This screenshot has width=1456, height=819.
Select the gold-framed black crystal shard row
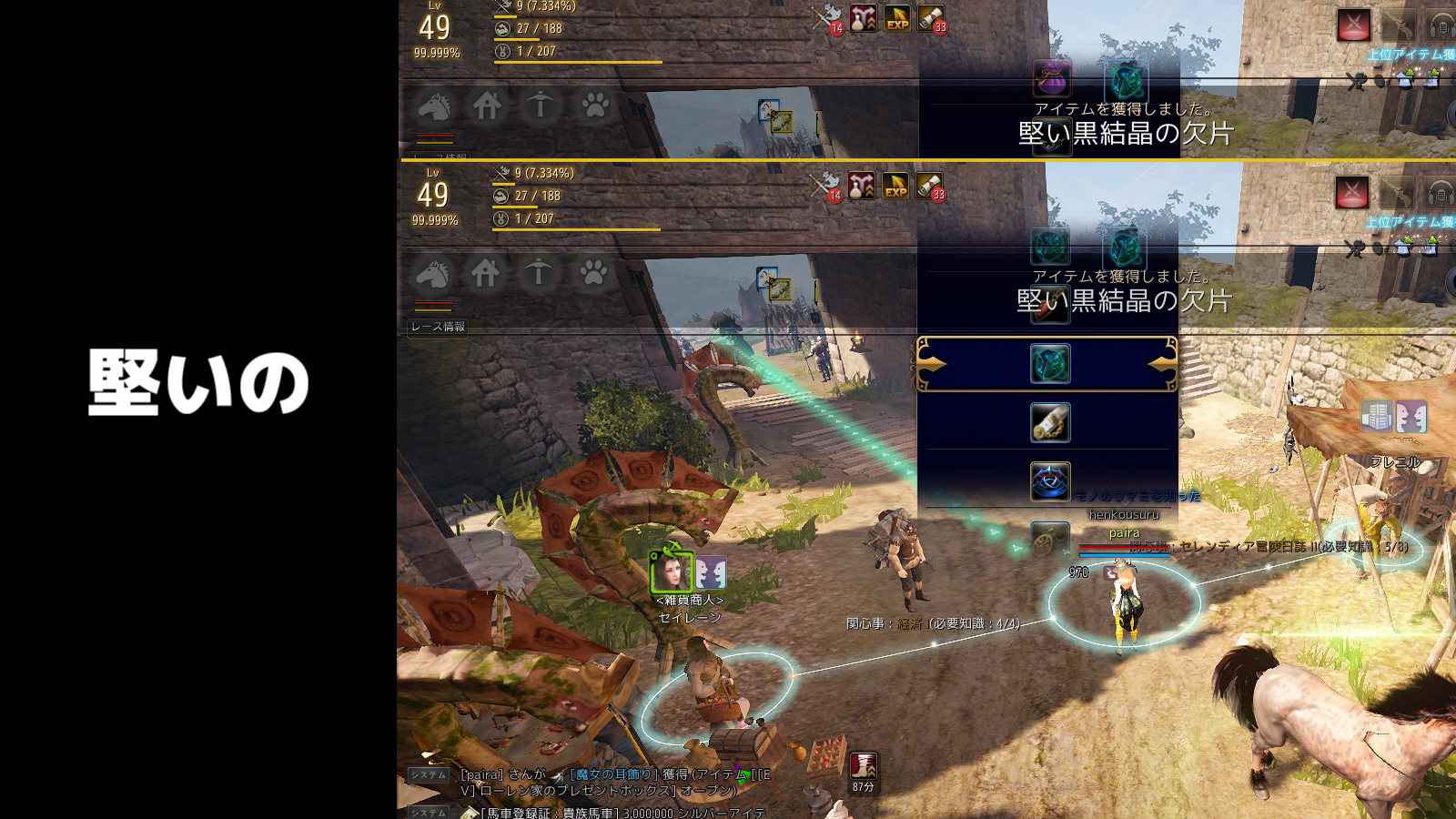pos(1048,364)
